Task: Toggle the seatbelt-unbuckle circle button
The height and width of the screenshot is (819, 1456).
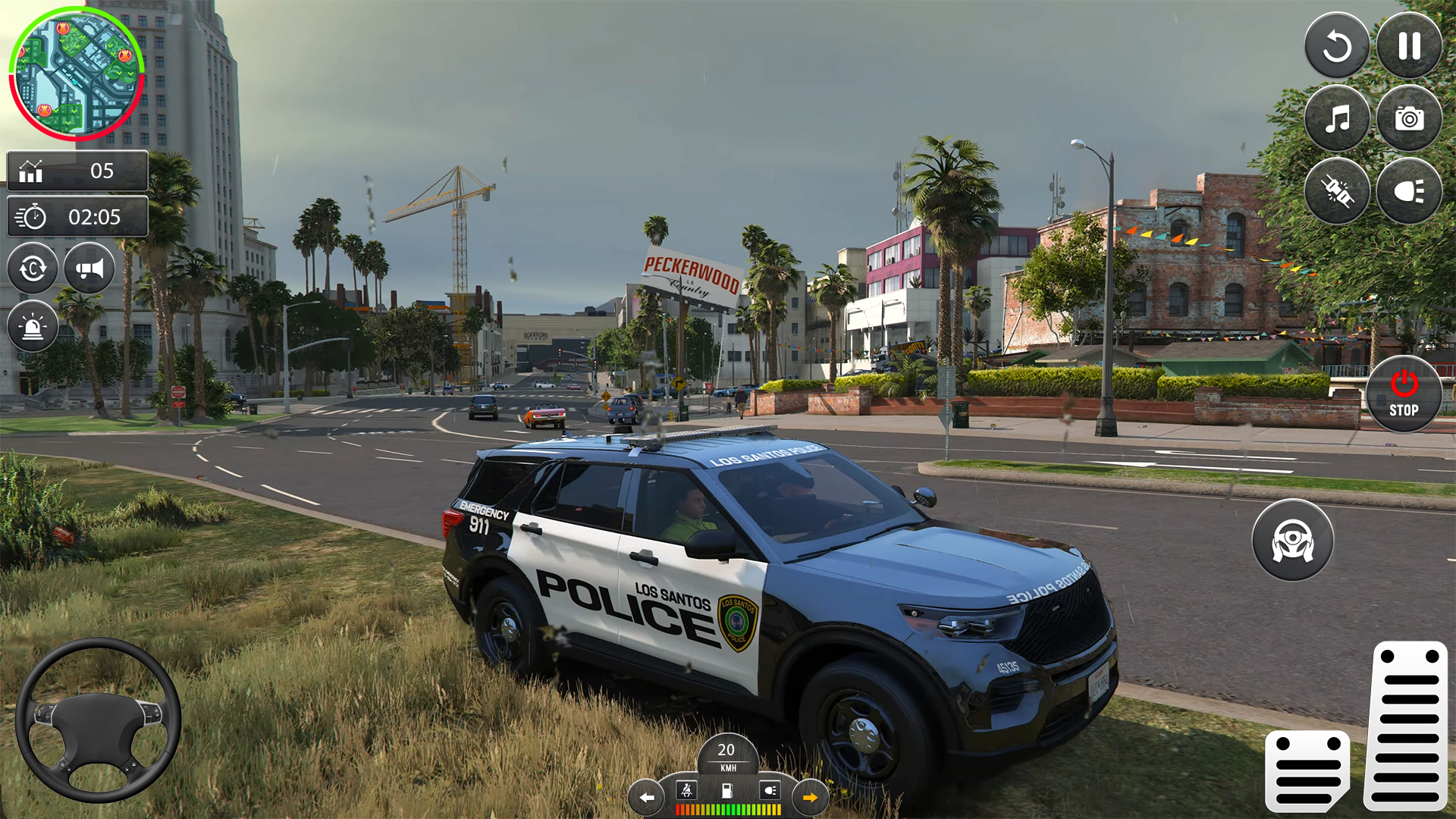Action: pyautogui.click(x=1337, y=190)
